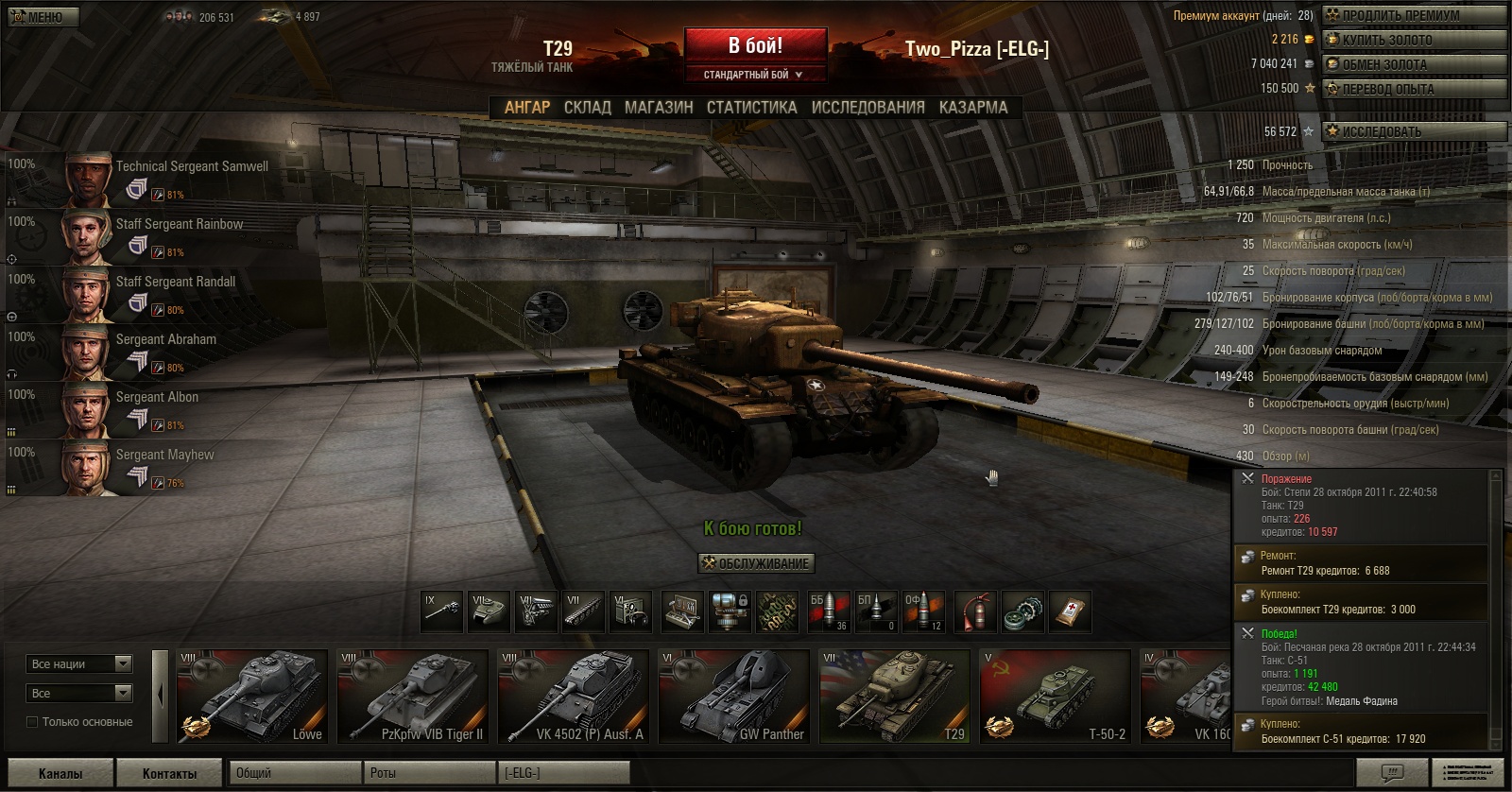This screenshot has width=1512, height=792.
Task: Select the Löwe tank in the carousel
Action: pyautogui.click(x=252, y=696)
